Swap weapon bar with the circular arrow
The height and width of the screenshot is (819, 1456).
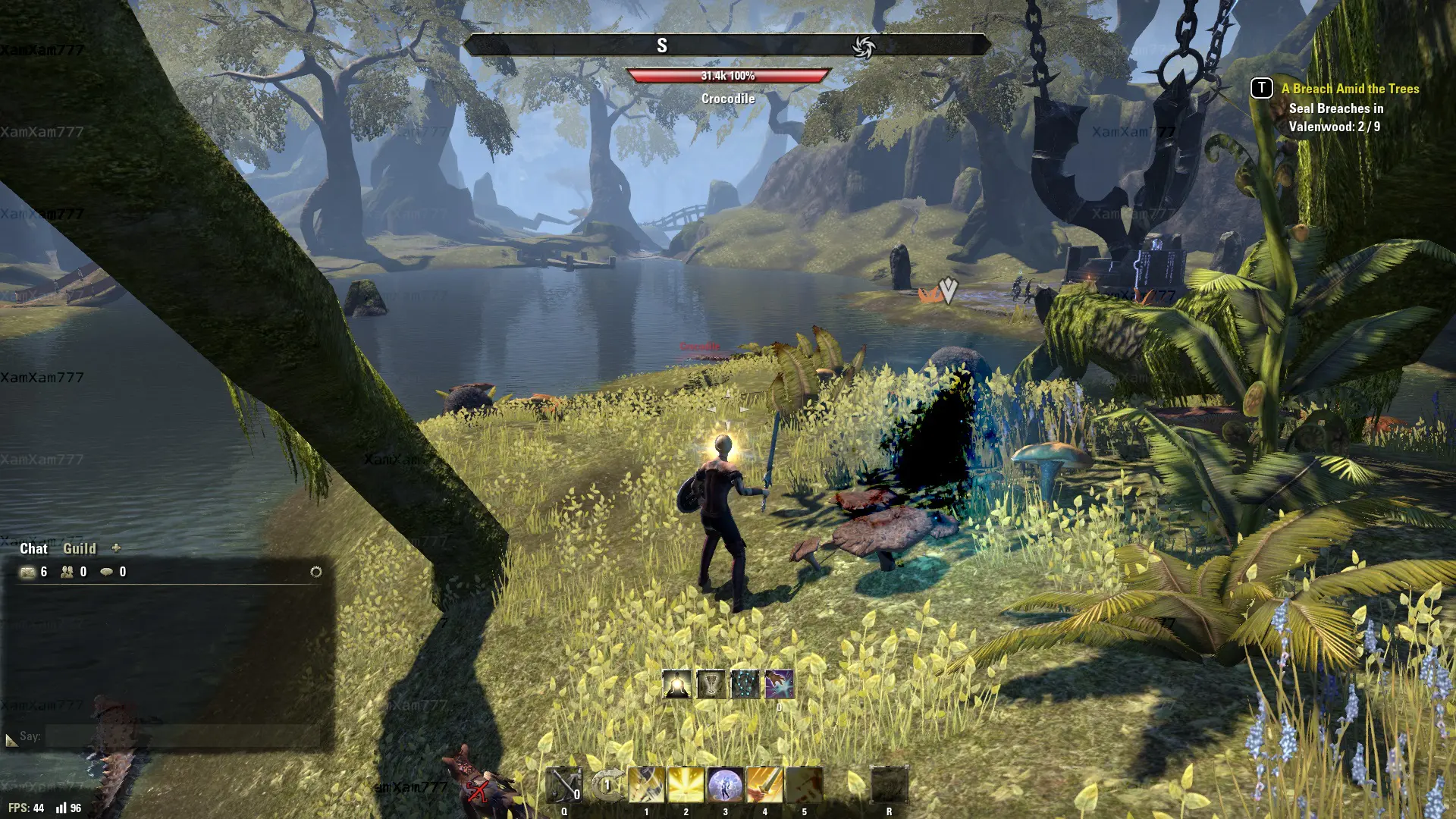(607, 786)
